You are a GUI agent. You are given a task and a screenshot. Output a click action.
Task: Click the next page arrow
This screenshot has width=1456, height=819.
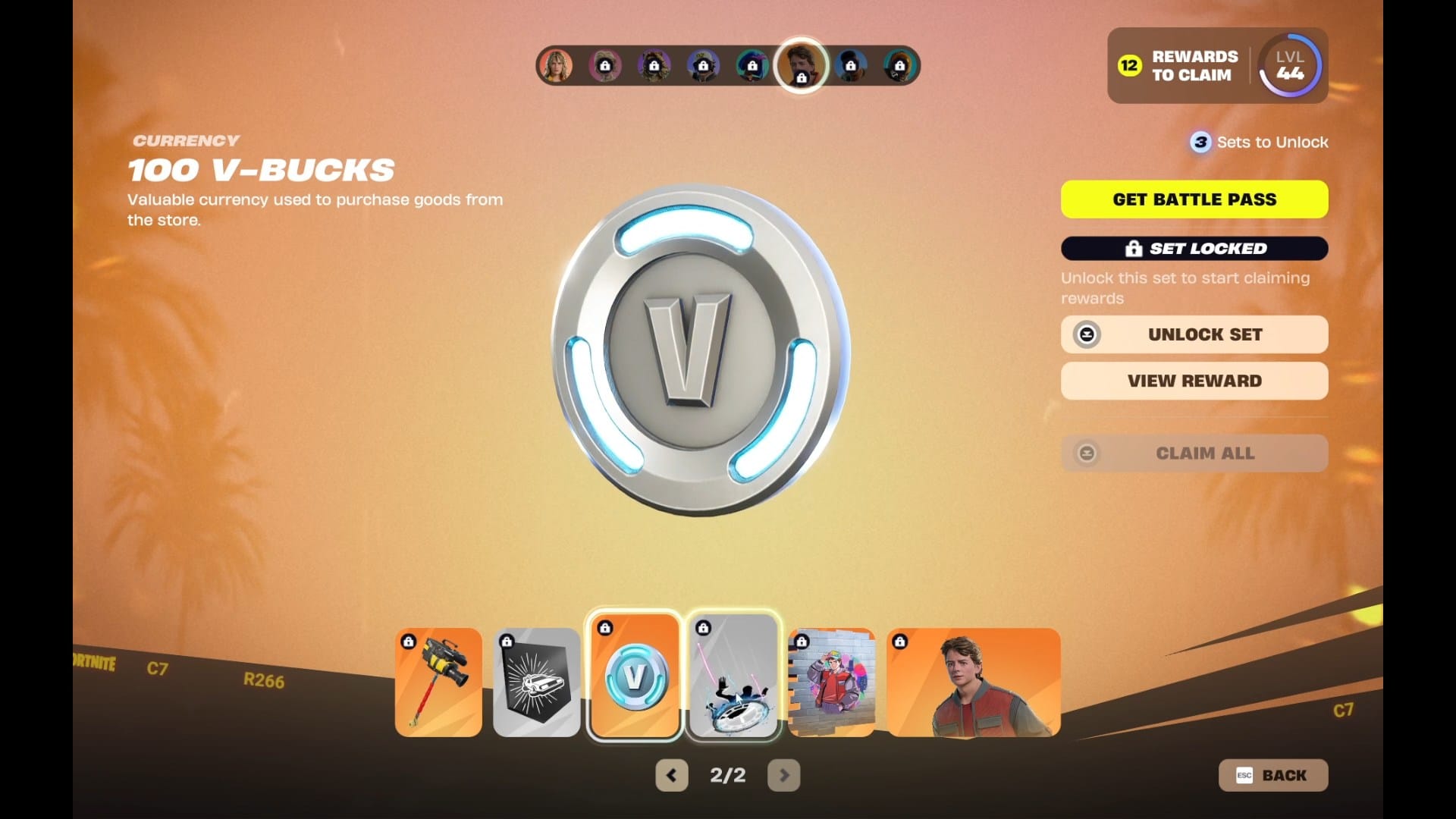coord(784,775)
